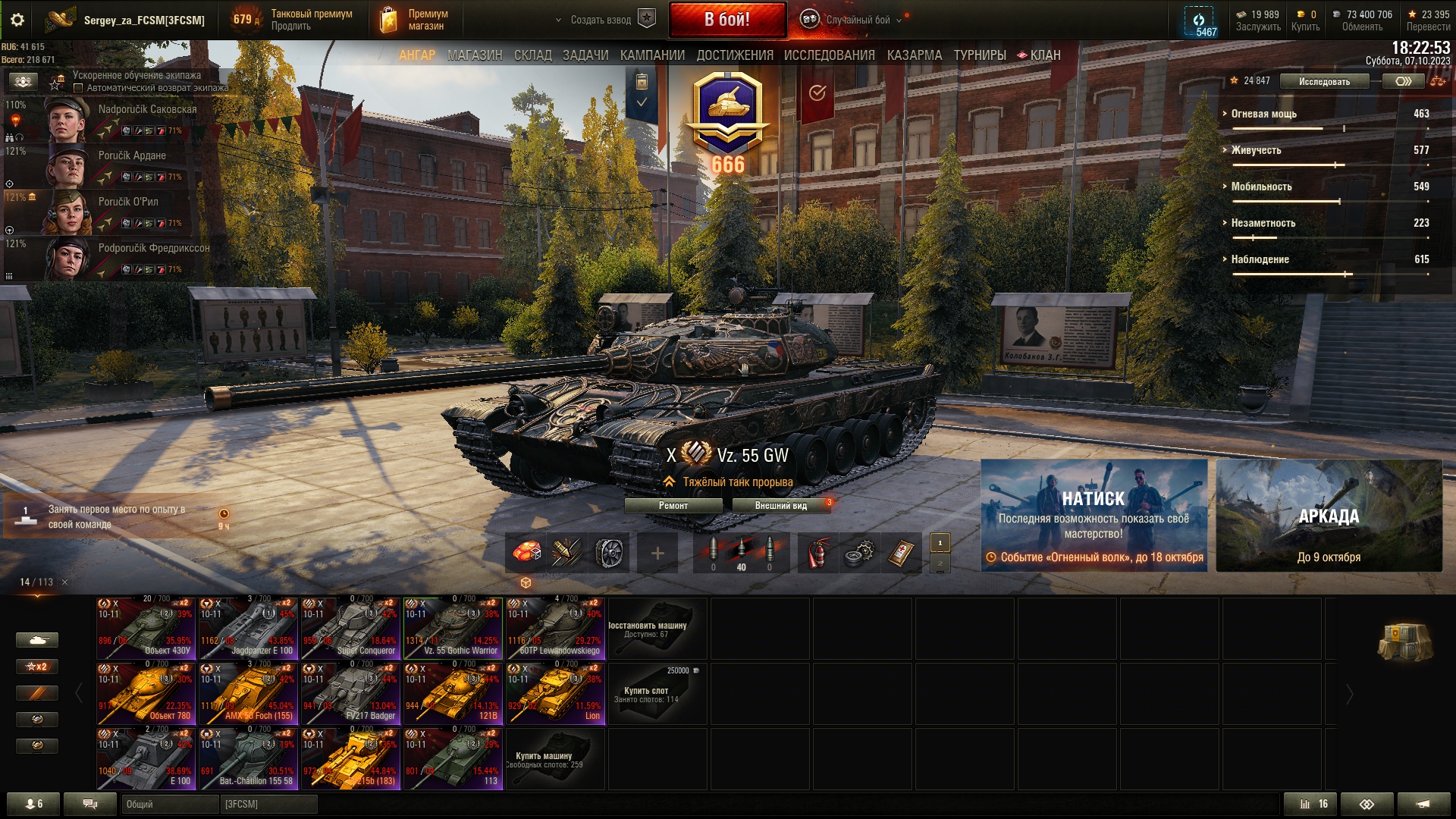Open the Внешний вид customization
Screen dimensions: 1456x819
point(780,506)
